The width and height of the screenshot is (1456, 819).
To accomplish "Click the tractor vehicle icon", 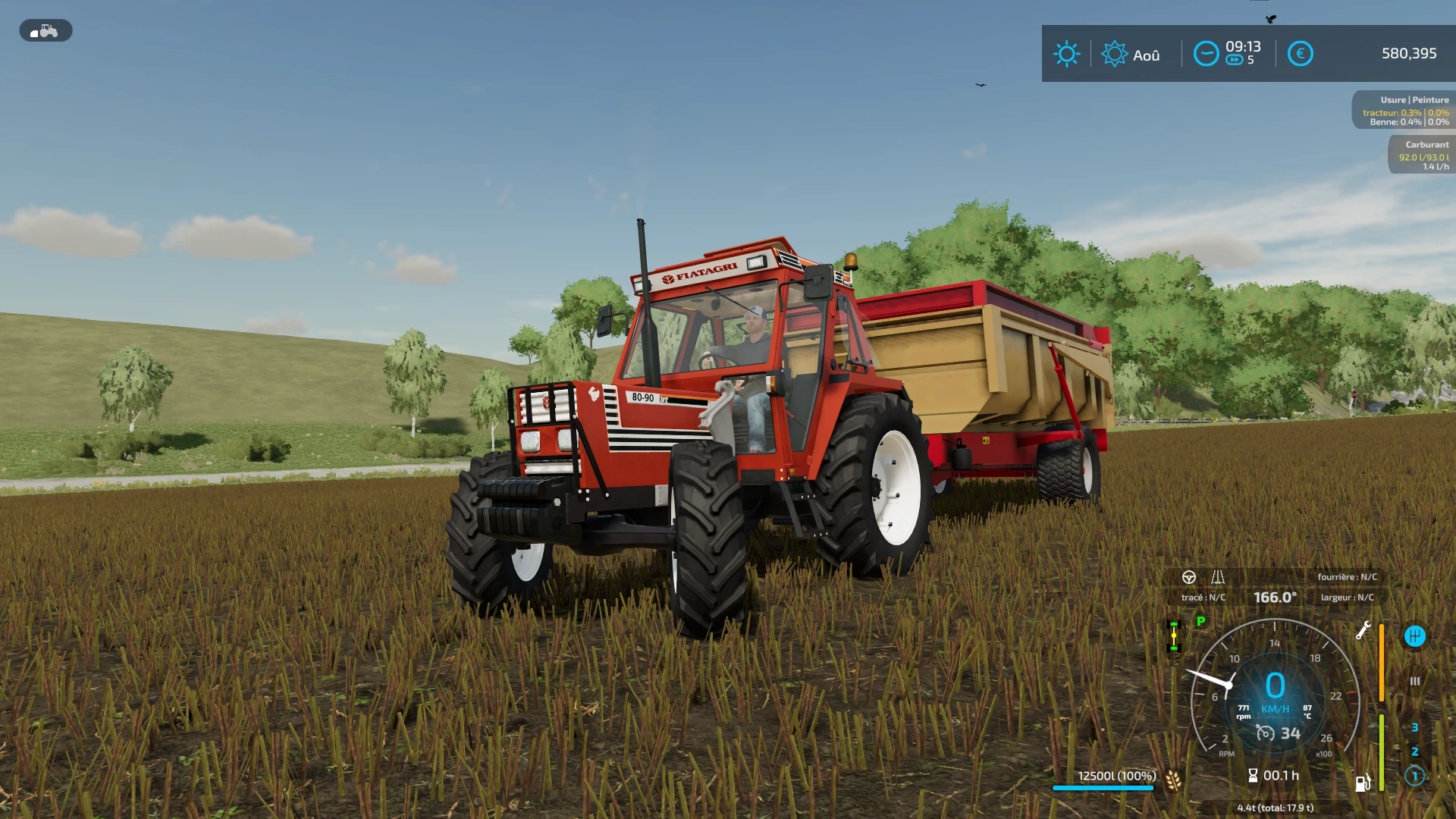I will click(x=45, y=31).
